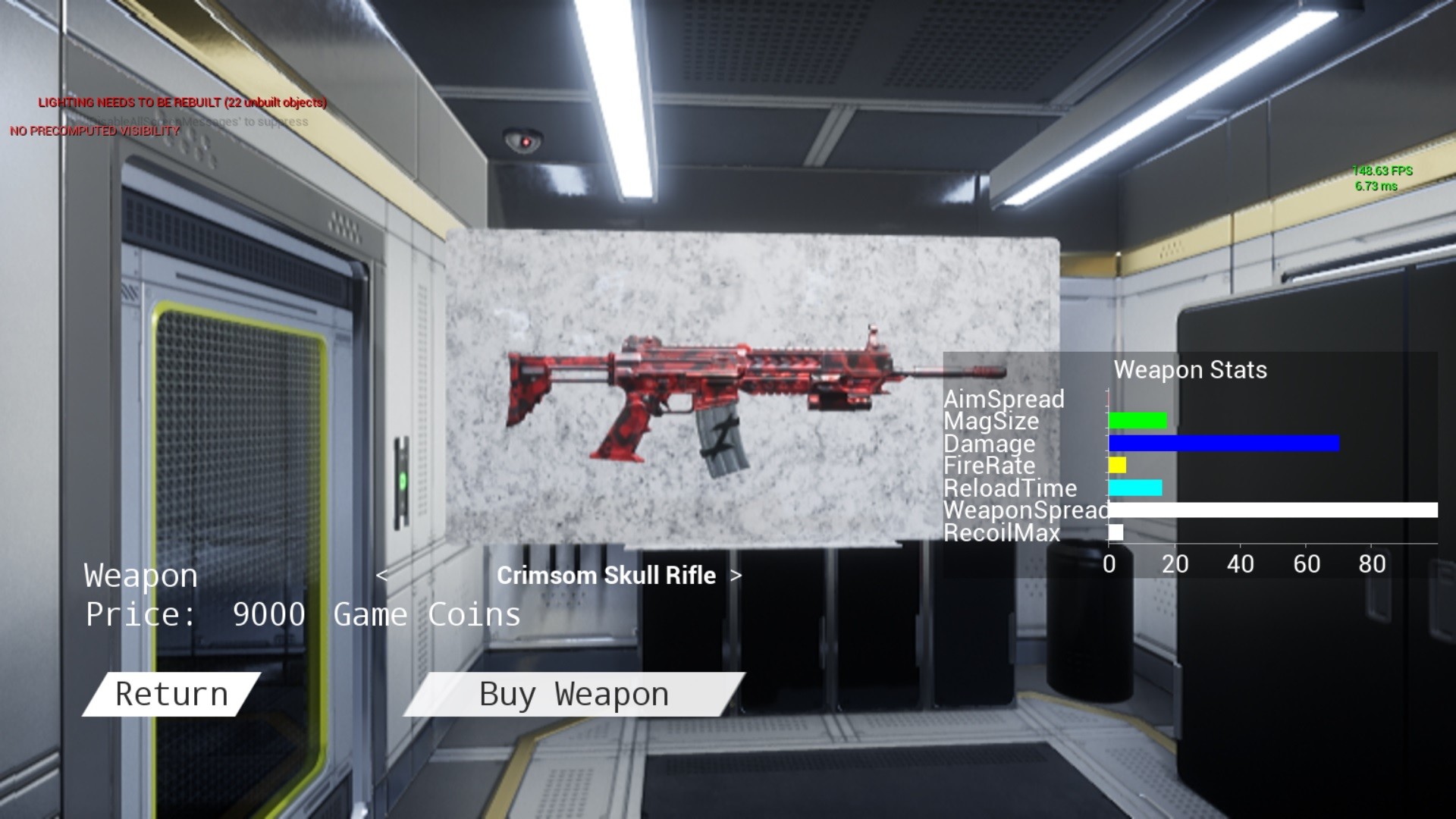The width and height of the screenshot is (1456, 819).
Task: Click the yellow FireRate stat bar
Action: [1116, 466]
